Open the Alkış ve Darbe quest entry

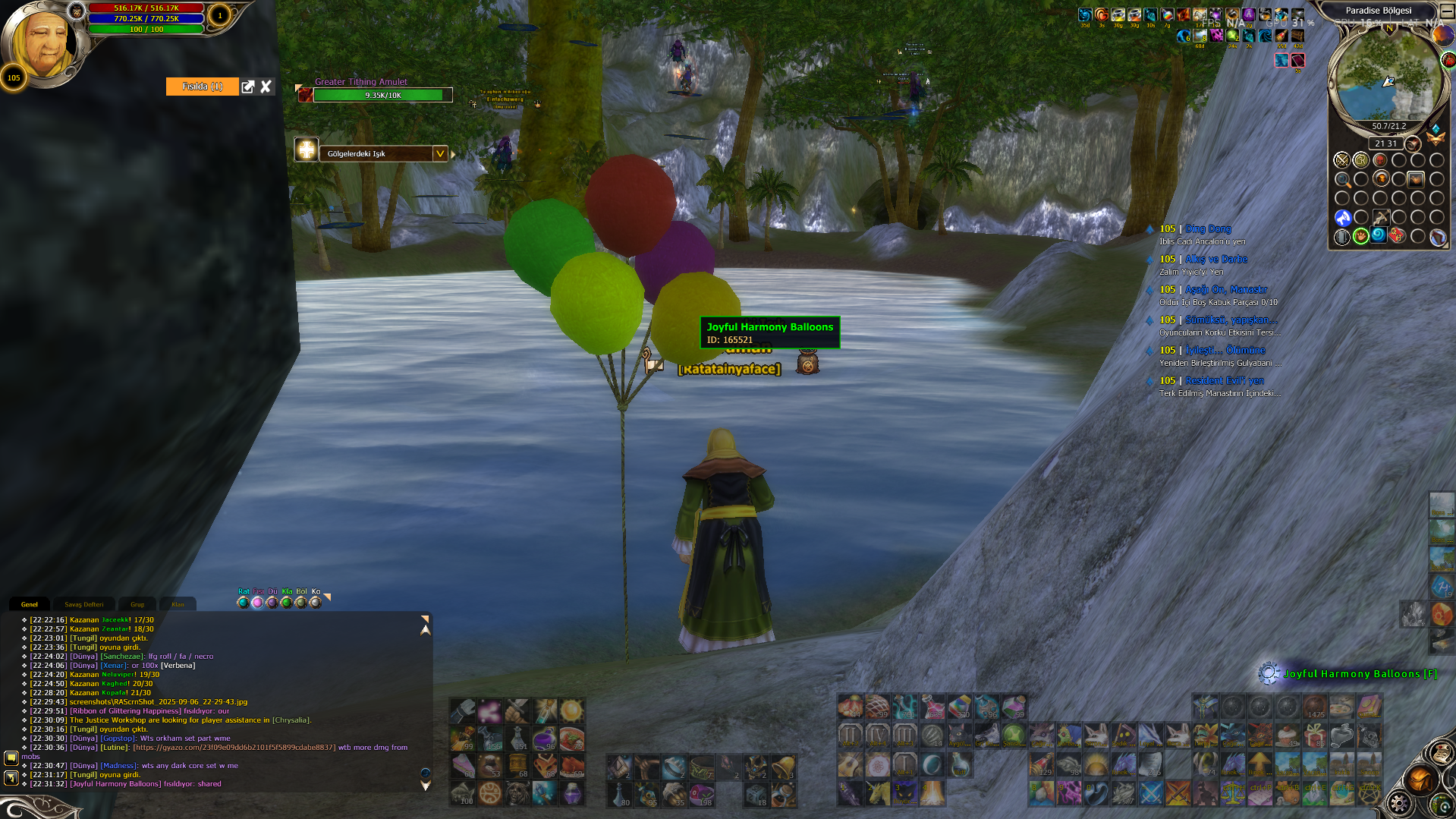click(1215, 259)
